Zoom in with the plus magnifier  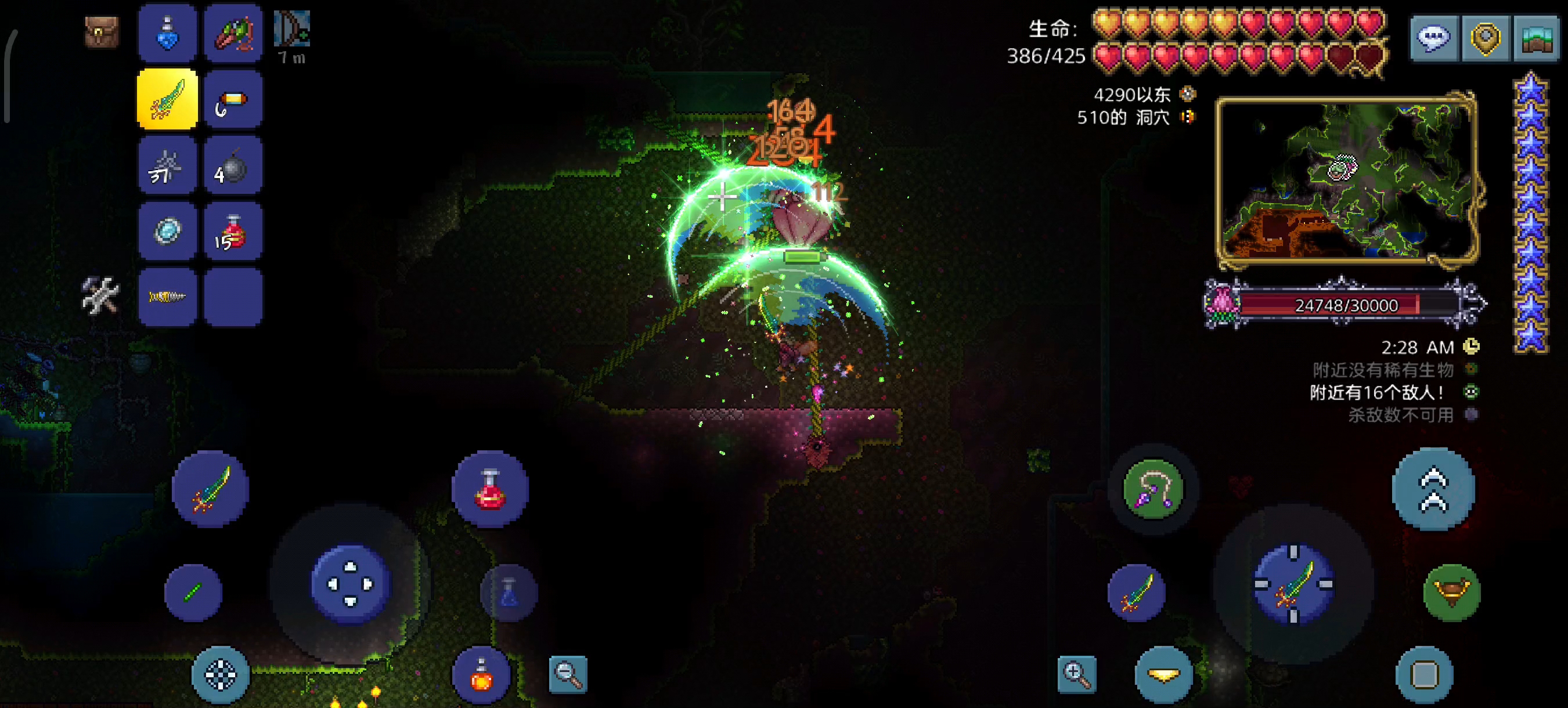(x=1077, y=673)
